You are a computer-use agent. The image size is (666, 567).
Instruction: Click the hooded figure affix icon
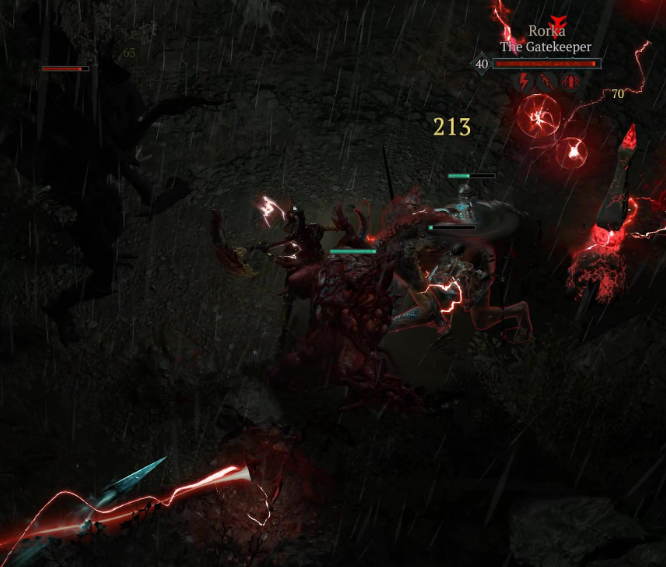571,82
